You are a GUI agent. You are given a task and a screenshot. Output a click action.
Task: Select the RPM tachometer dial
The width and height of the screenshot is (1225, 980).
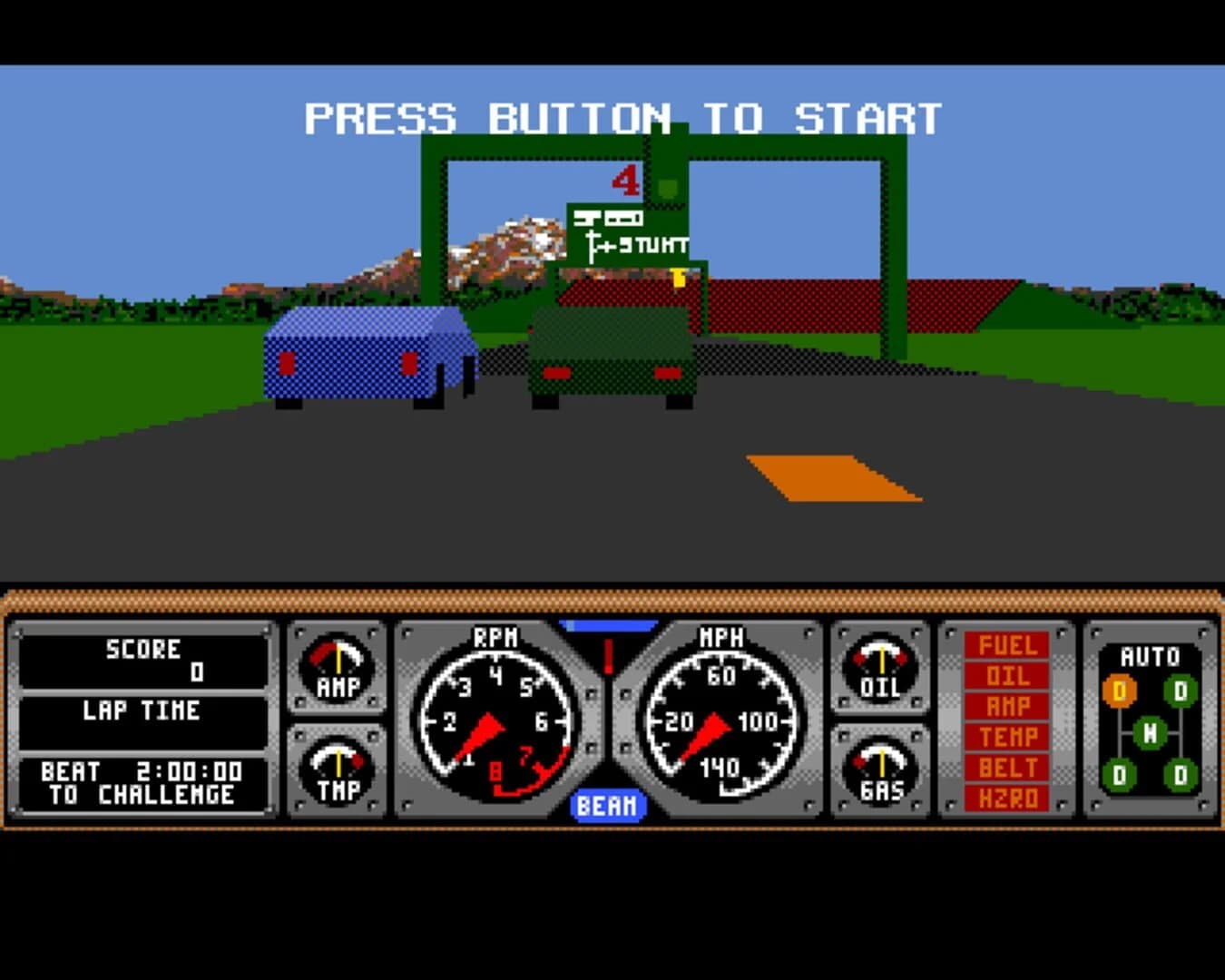pos(495,721)
